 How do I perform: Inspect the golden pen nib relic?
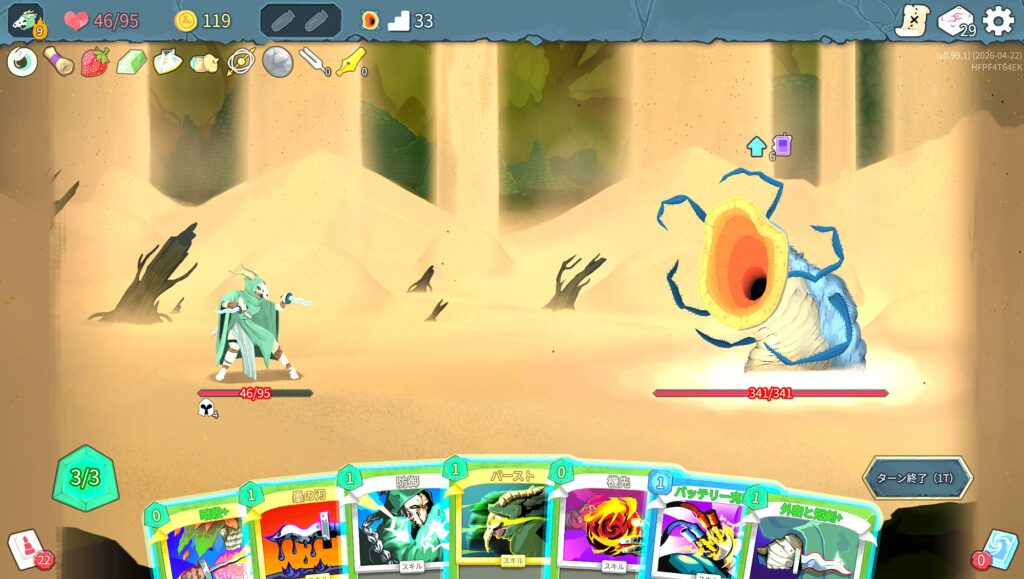[x=350, y=62]
